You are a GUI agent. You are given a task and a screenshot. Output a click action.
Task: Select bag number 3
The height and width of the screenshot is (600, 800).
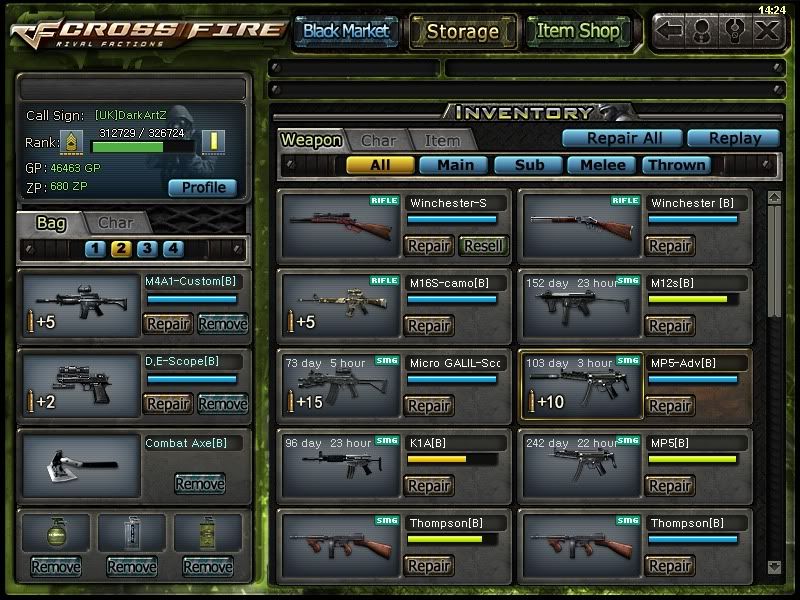tap(147, 249)
